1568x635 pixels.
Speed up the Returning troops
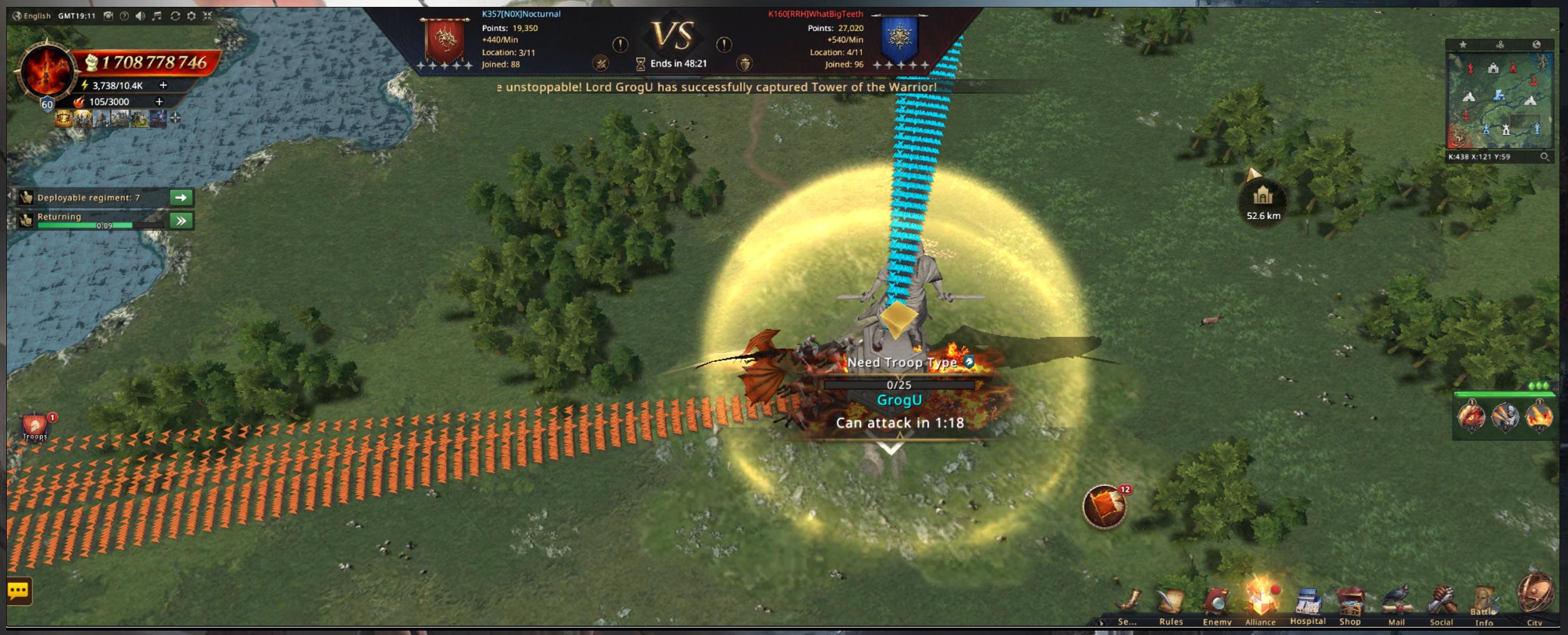tap(181, 221)
